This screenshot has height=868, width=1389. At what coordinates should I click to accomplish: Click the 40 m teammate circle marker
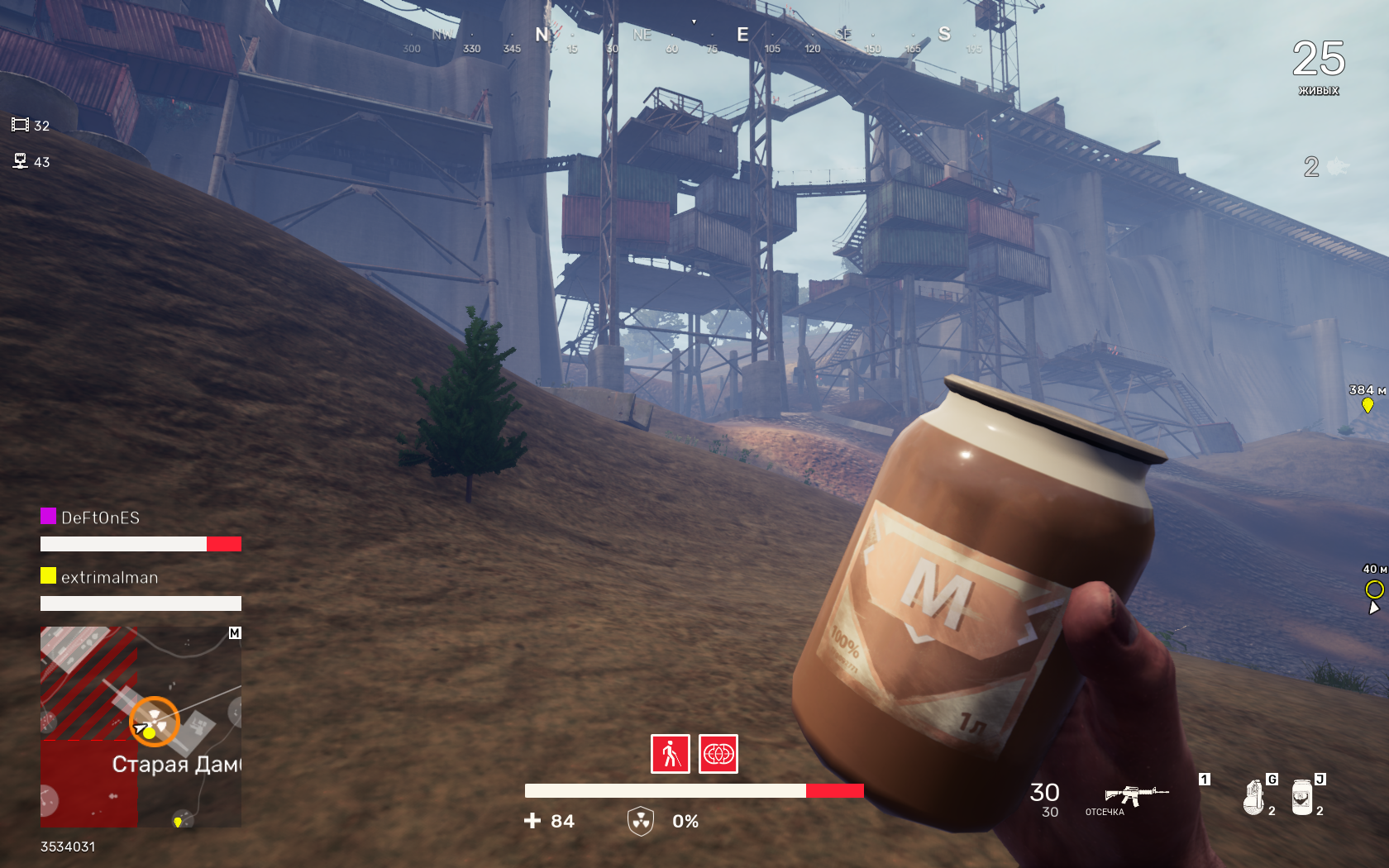click(x=1374, y=589)
